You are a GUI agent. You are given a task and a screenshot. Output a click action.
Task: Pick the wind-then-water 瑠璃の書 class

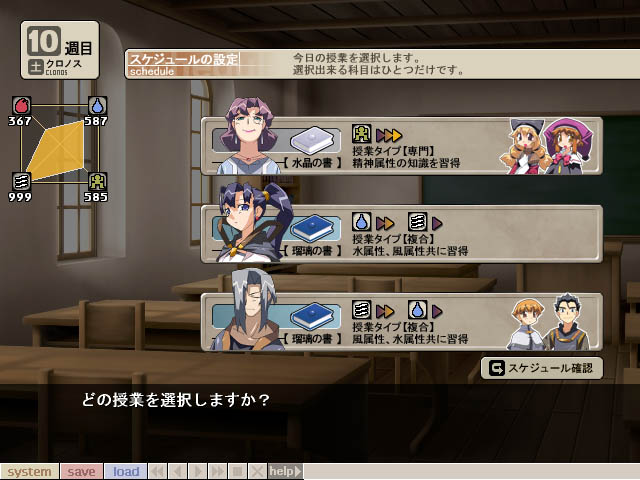pyautogui.click(x=400, y=322)
